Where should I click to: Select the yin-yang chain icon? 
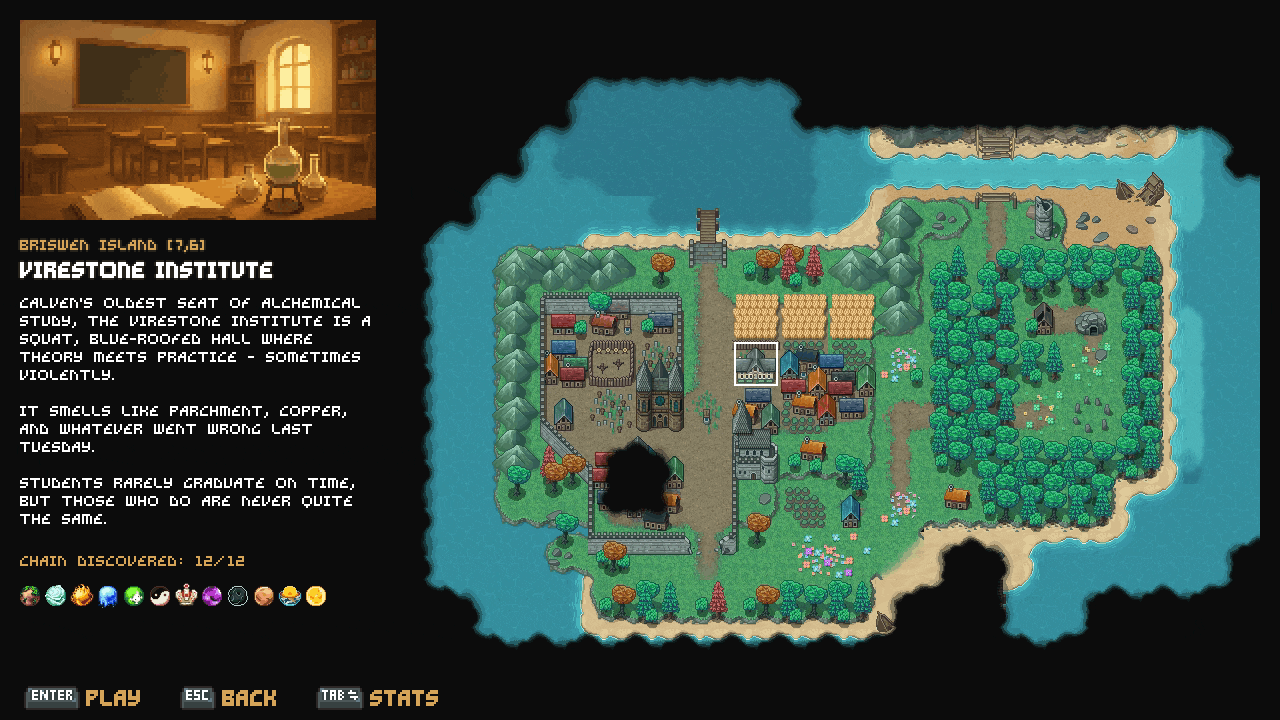(160, 597)
